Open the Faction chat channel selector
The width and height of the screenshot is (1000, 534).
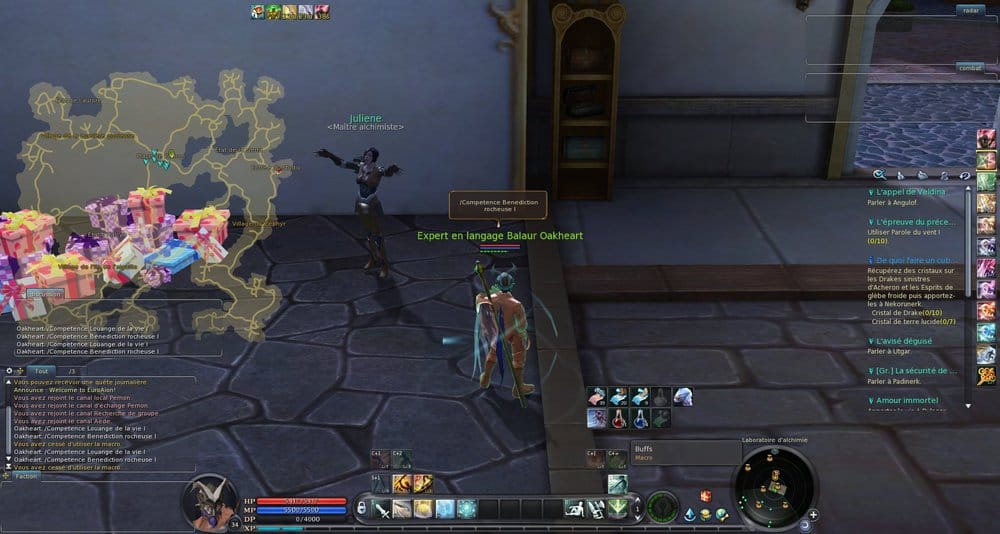[x=27, y=476]
